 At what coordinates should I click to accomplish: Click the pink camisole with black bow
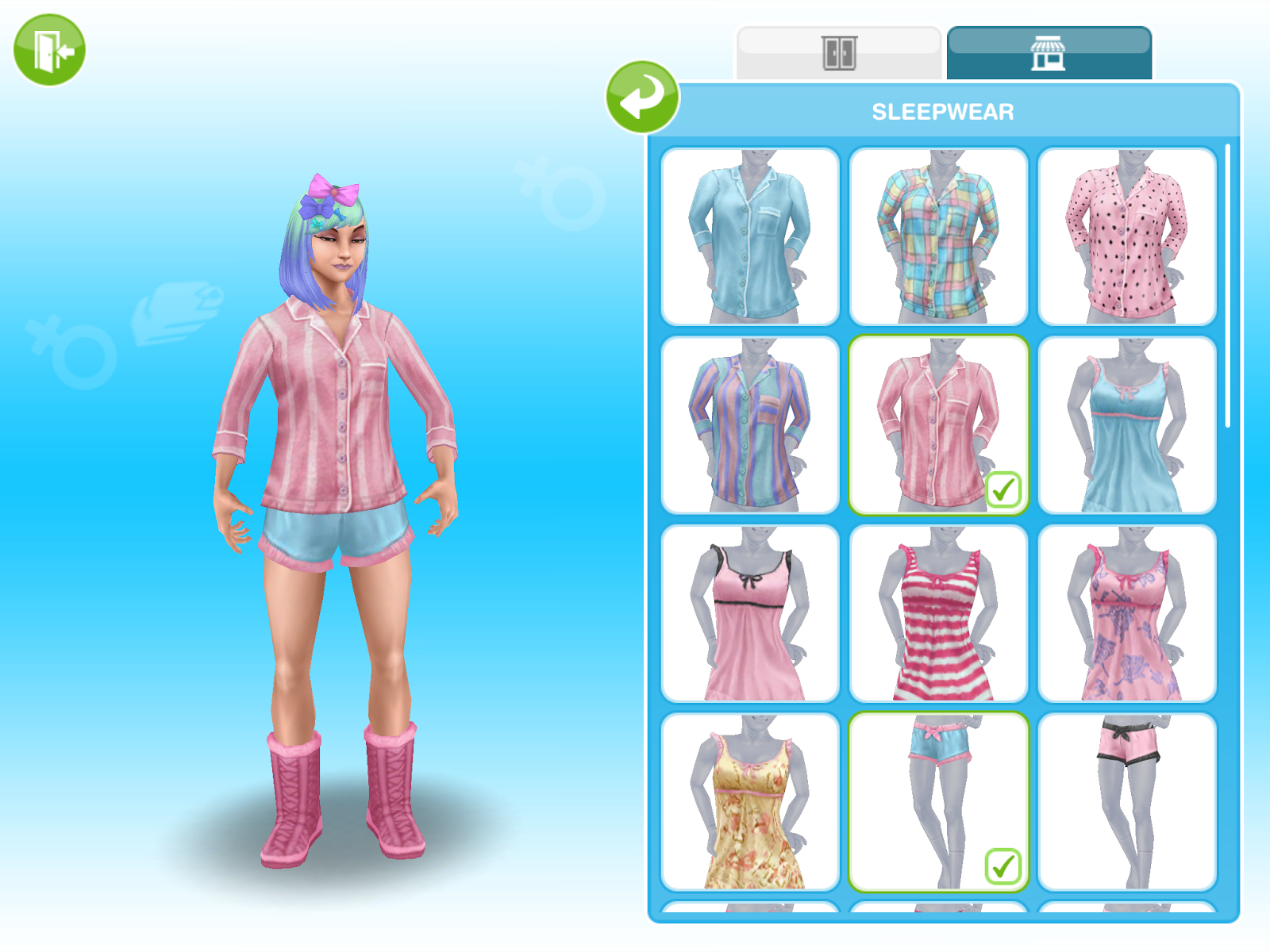point(752,615)
